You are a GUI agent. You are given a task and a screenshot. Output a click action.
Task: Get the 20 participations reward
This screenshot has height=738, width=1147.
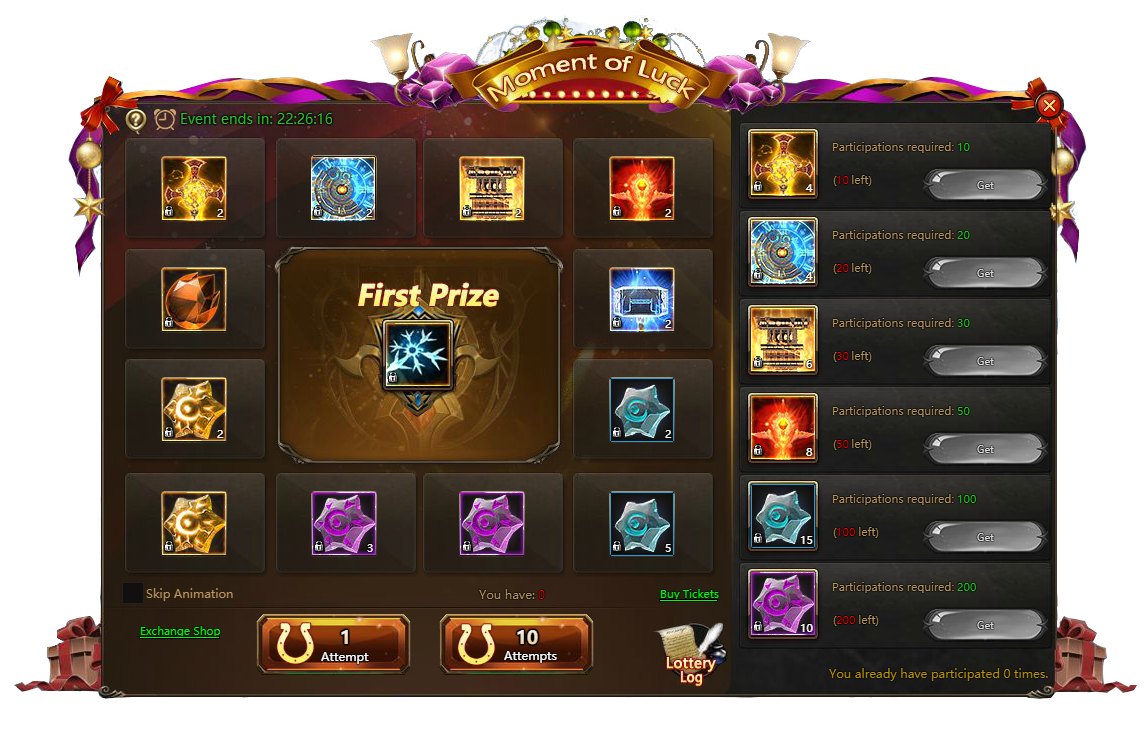point(984,273)
